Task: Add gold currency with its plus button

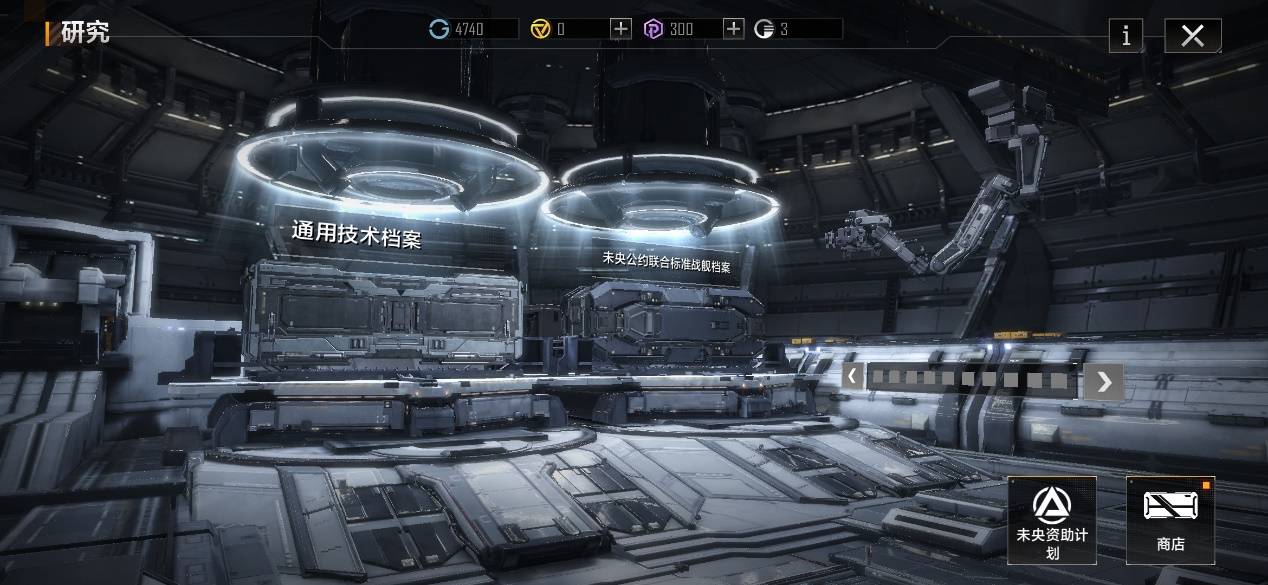Action: pos(621,29)
